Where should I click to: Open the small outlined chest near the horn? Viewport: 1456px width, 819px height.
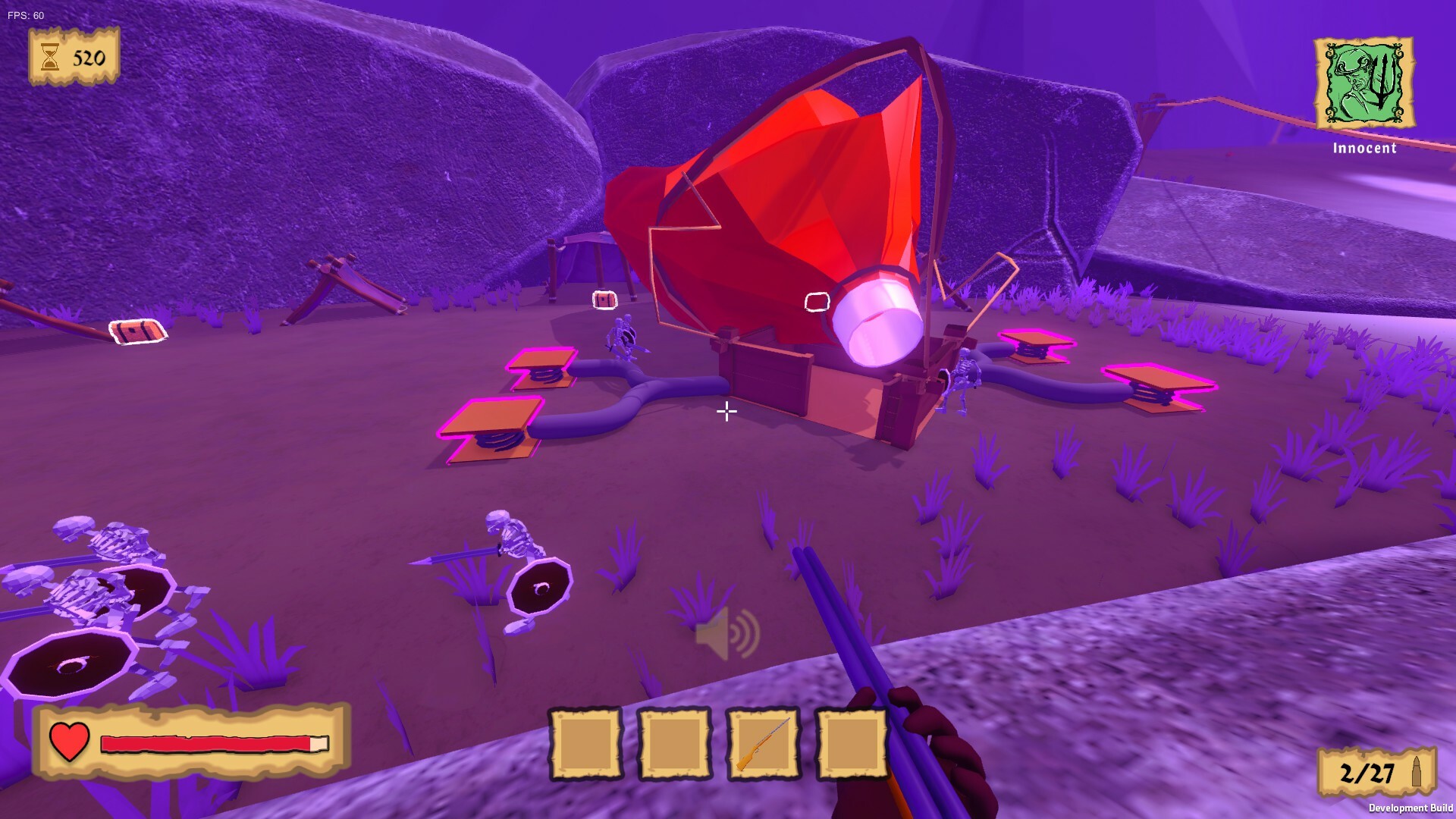pos(603,300)
